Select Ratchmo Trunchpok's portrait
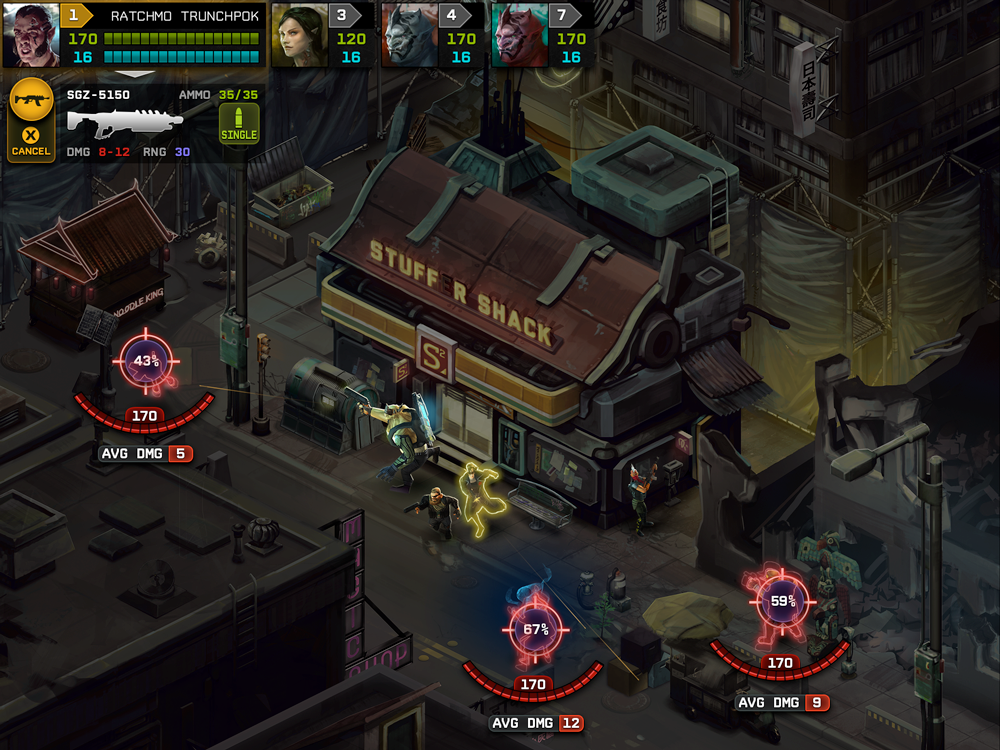This screenshot has width=1000, height=750. coord(31,35)
